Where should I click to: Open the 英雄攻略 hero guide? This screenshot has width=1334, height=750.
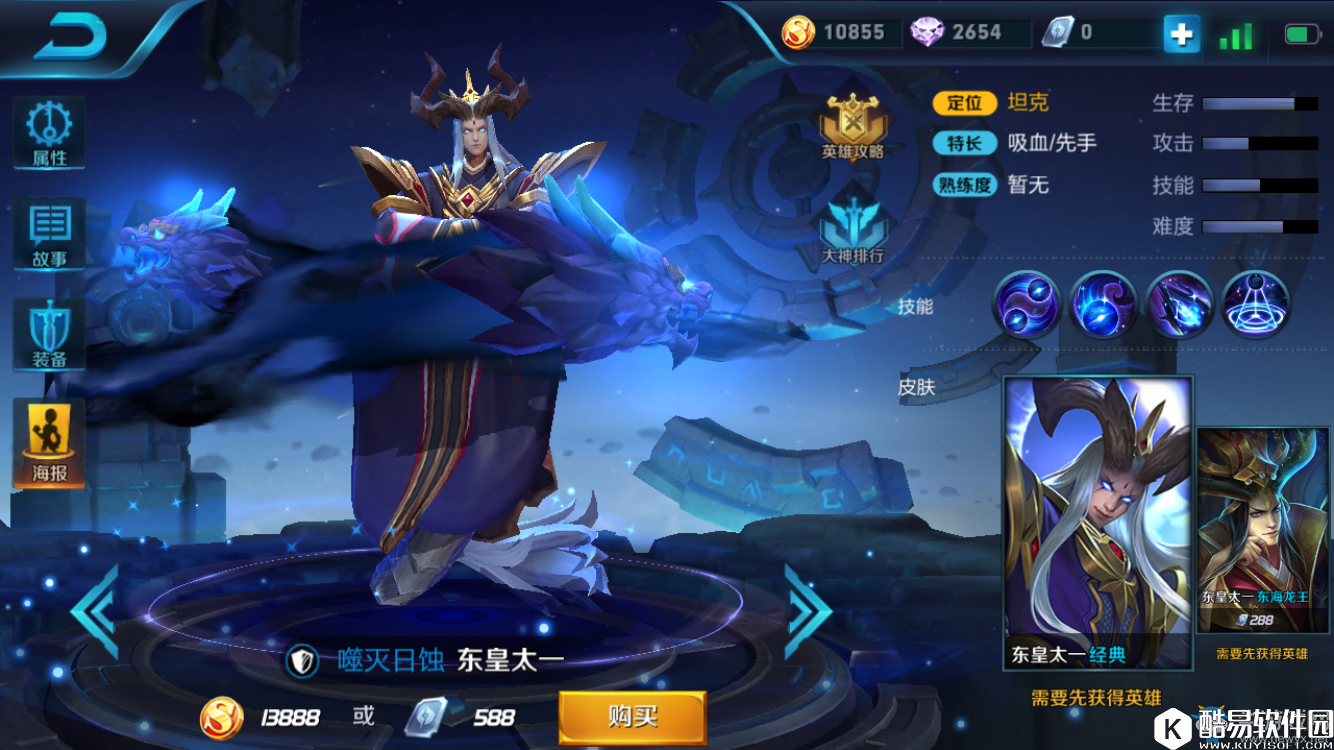click(x=853, y=127)
